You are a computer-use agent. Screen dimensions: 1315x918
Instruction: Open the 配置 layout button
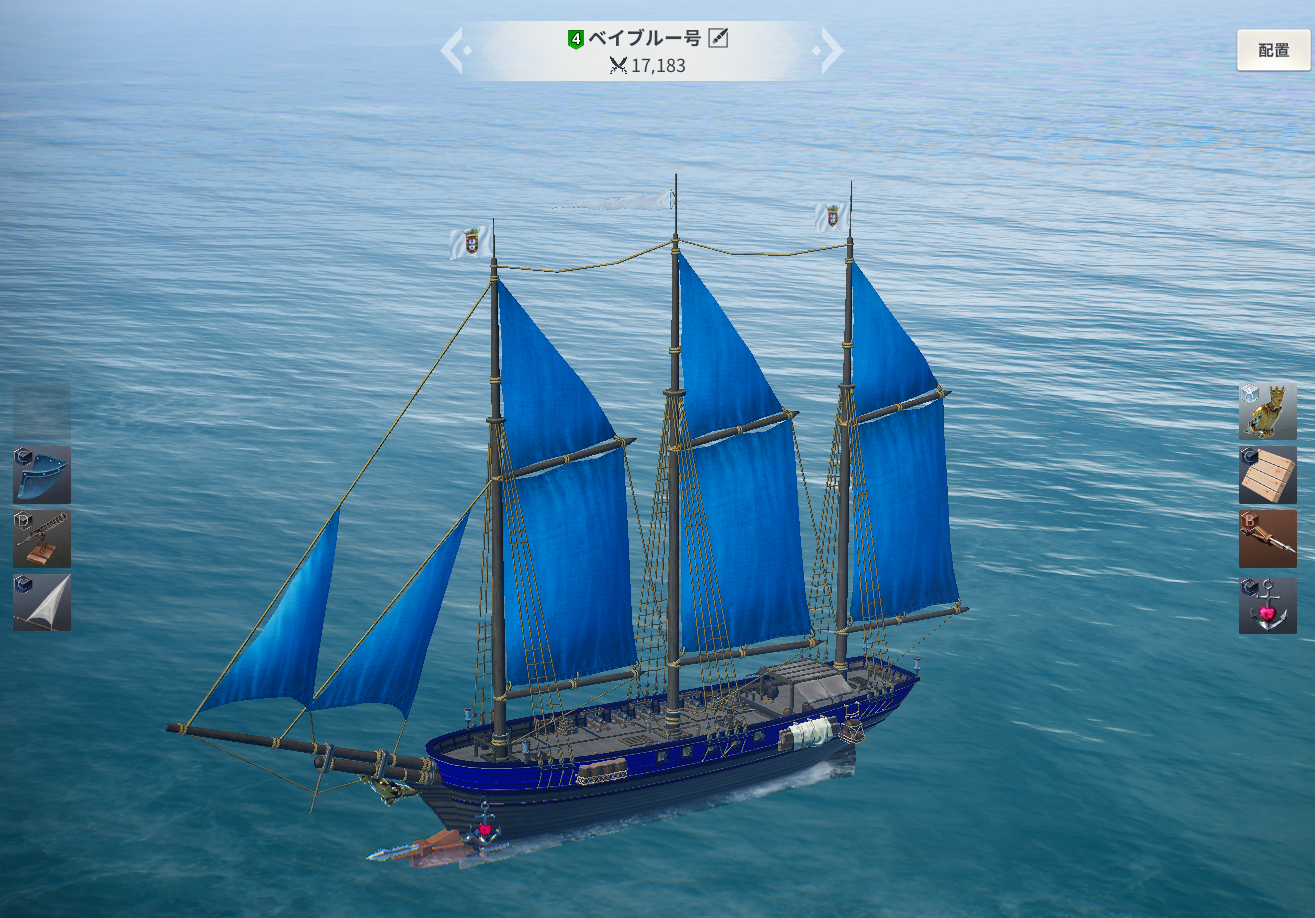pos(1273,50)
